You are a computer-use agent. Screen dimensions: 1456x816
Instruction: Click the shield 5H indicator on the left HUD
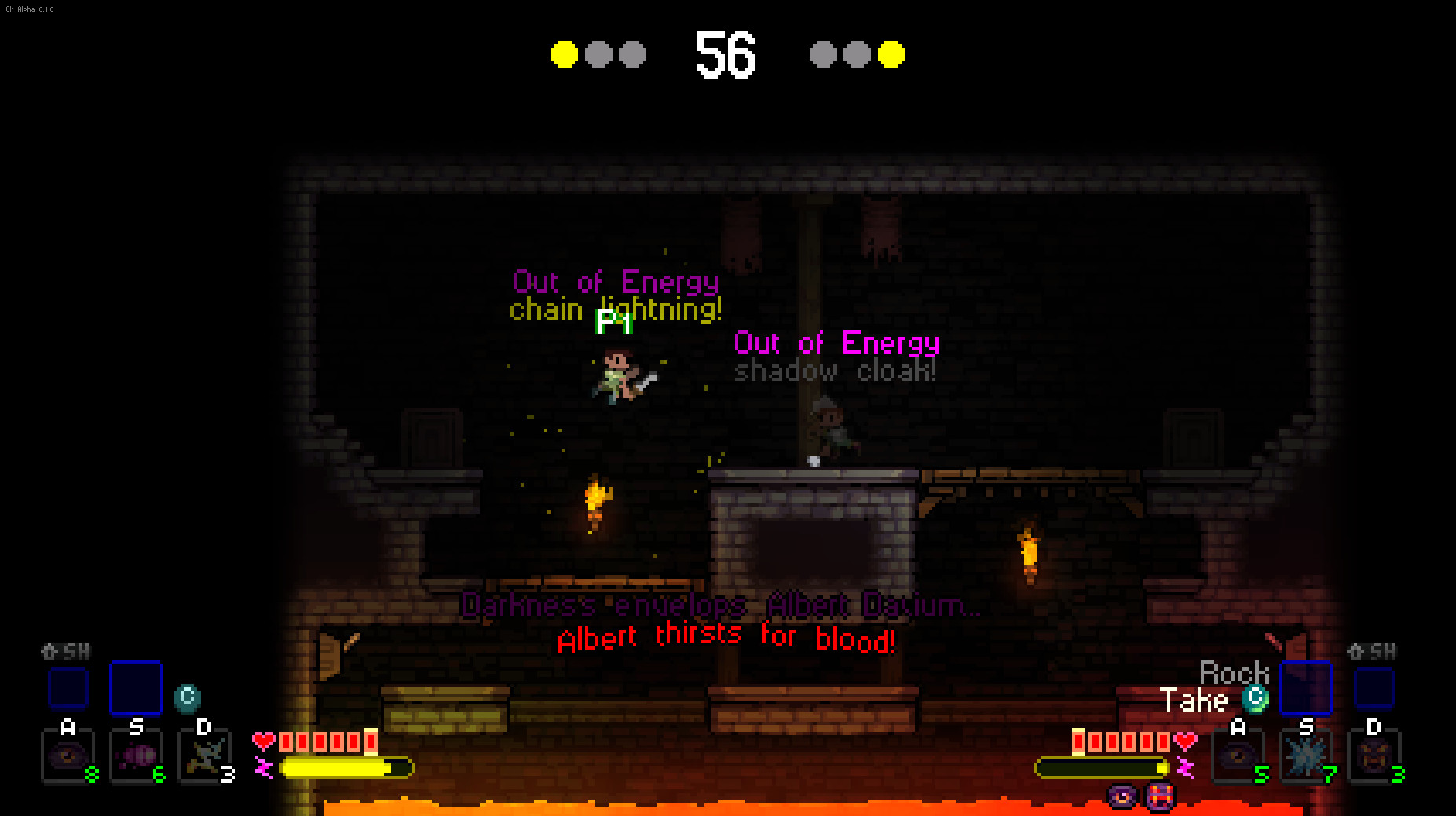pos(67,651)
